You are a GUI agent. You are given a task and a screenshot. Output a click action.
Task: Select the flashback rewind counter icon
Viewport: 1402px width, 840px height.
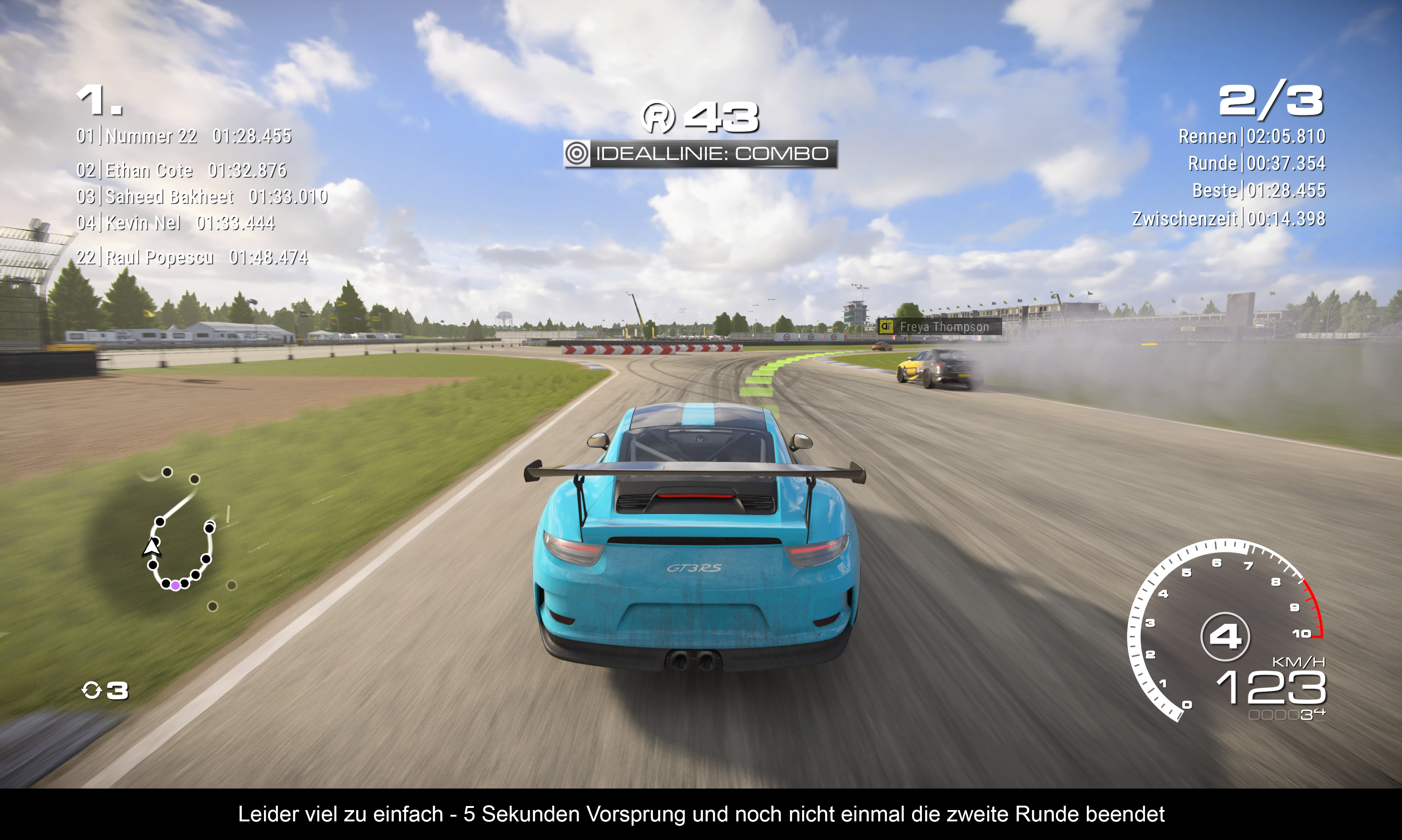pos(92,690)
